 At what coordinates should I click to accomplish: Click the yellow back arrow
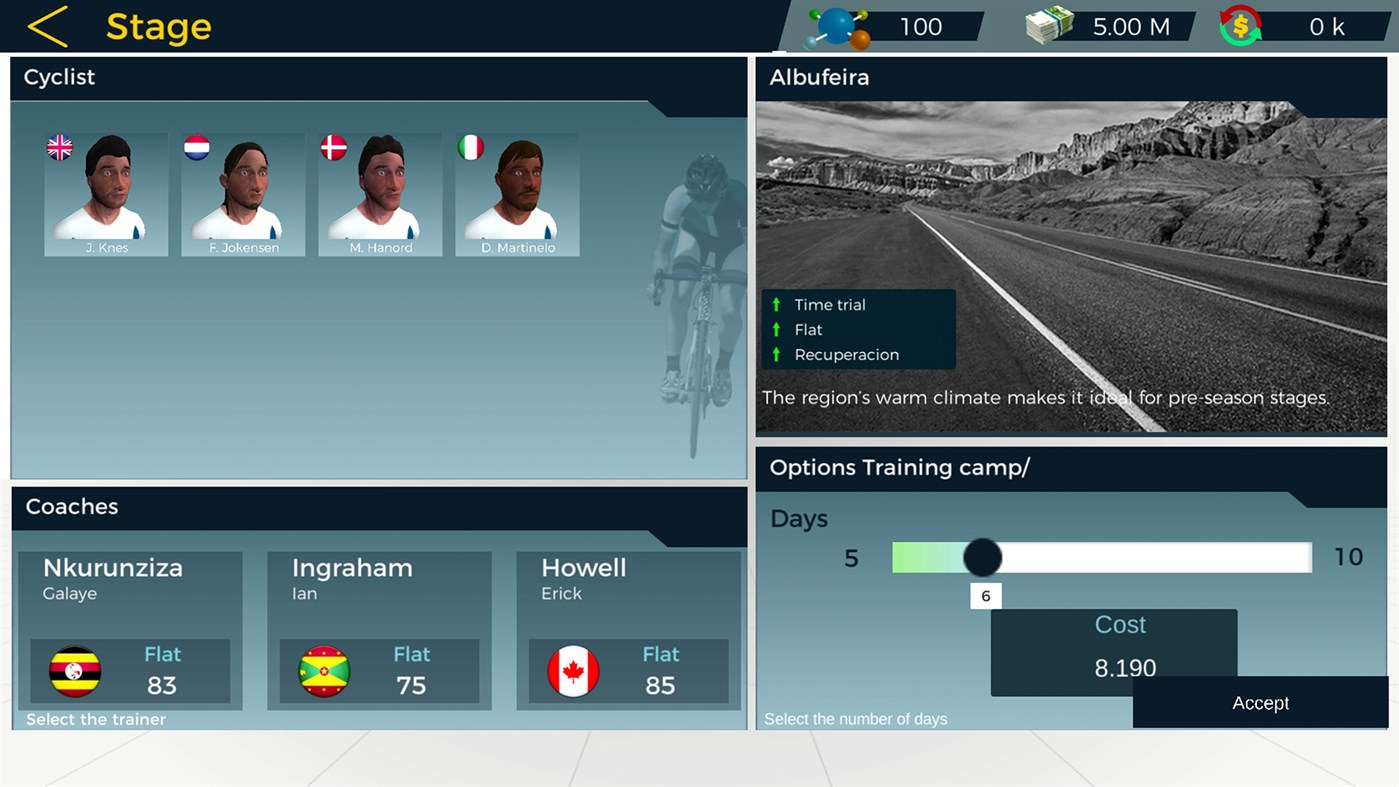click(x=47, y=26)
